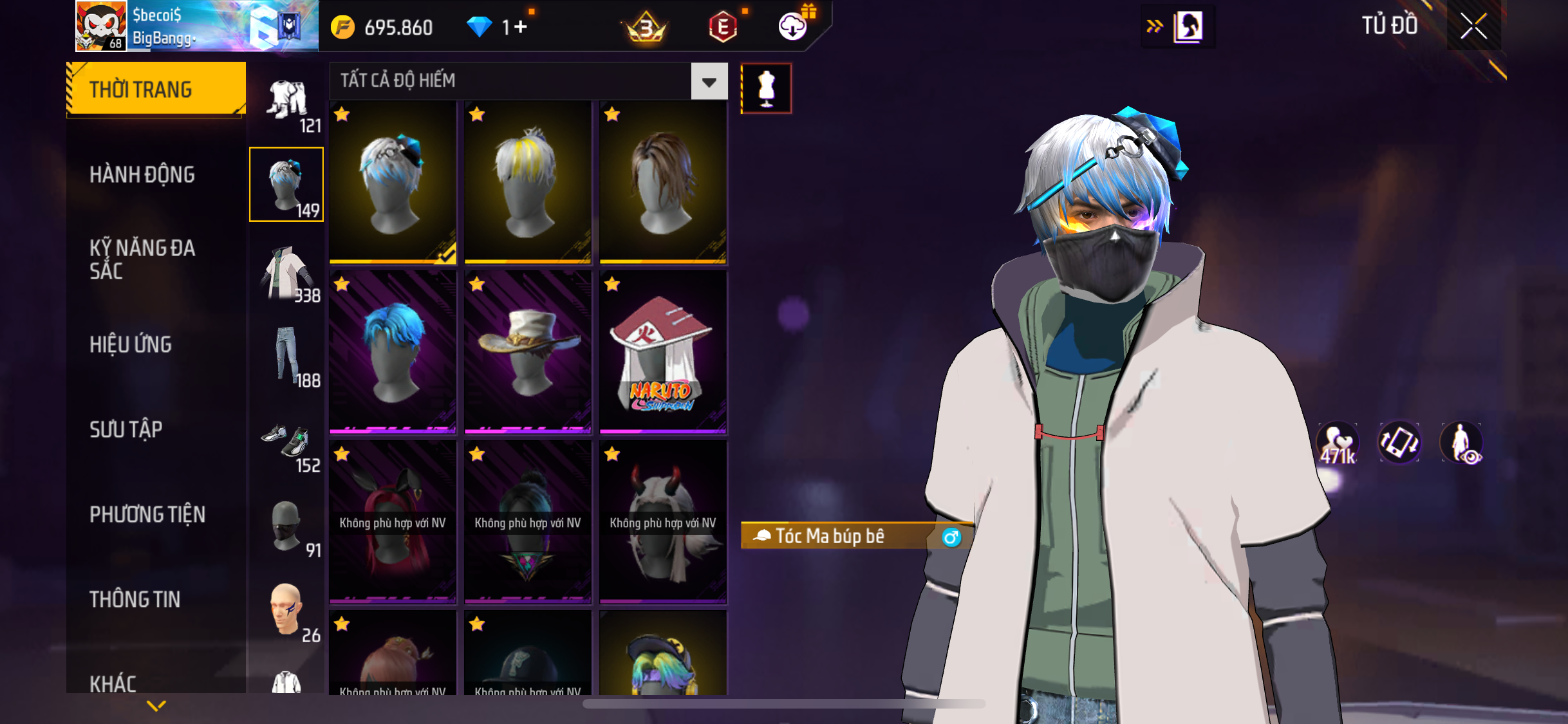Go to the SƯU TẬP tab
Screen dimensions: 1568x724
(x=126, y=429)
